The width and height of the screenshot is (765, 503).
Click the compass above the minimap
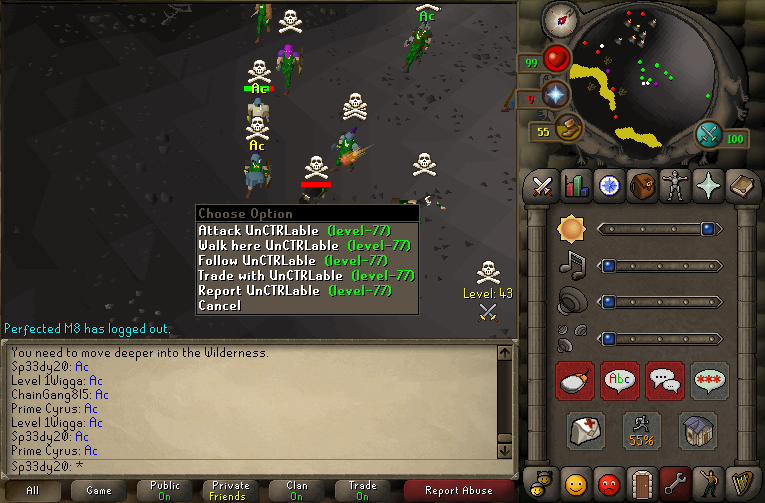pos(561,19)
